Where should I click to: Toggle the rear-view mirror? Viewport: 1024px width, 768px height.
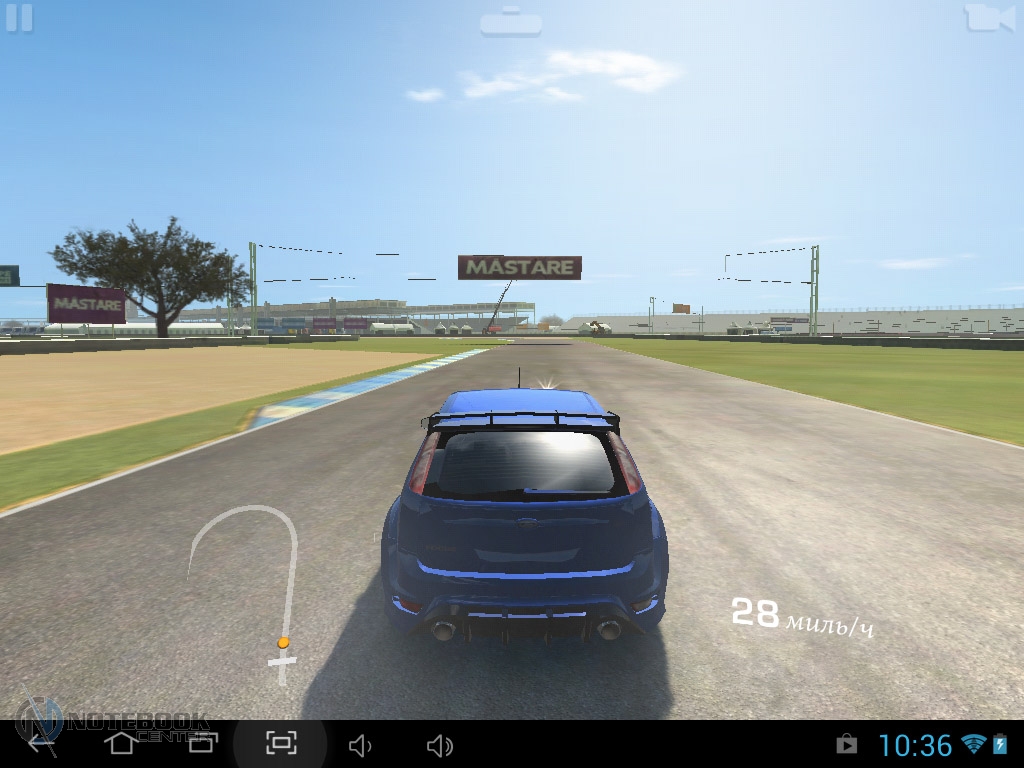(510, 21)
